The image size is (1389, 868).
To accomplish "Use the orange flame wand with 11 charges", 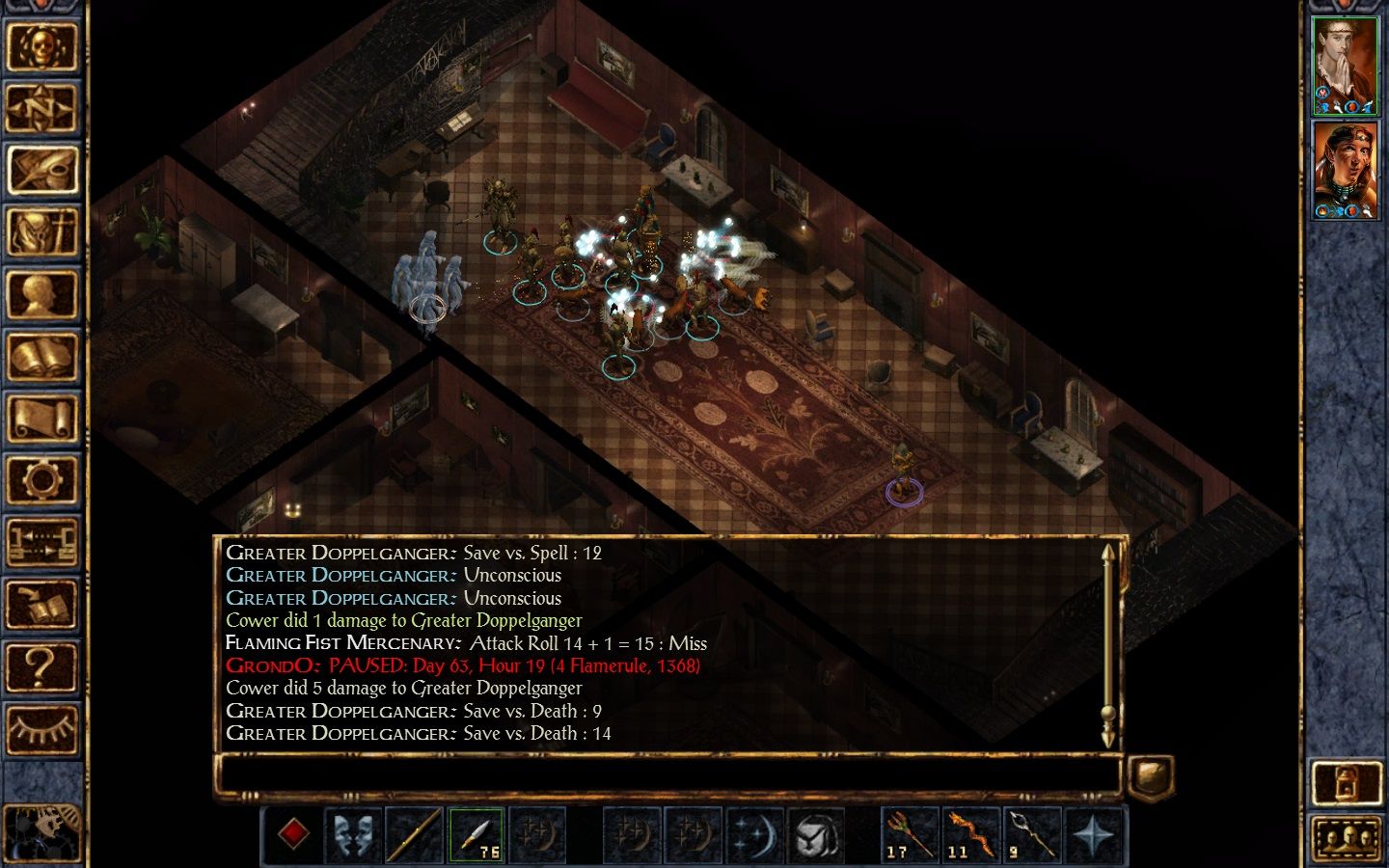I will (970, 833).
